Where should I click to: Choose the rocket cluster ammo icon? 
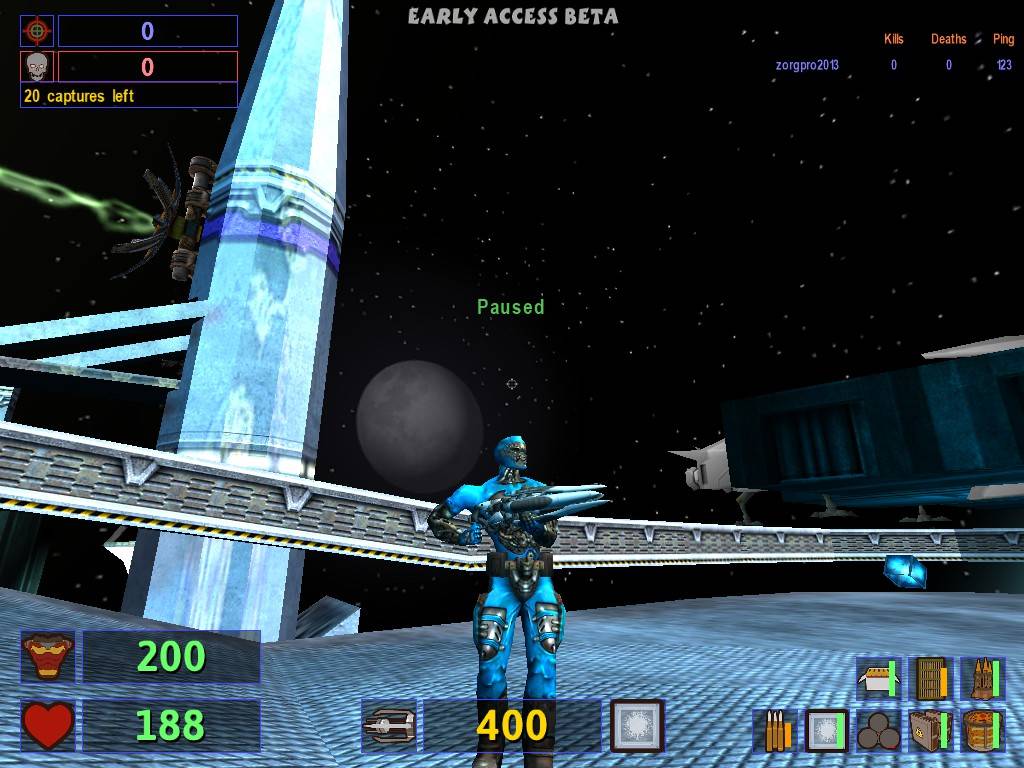(x=982, y=678)
